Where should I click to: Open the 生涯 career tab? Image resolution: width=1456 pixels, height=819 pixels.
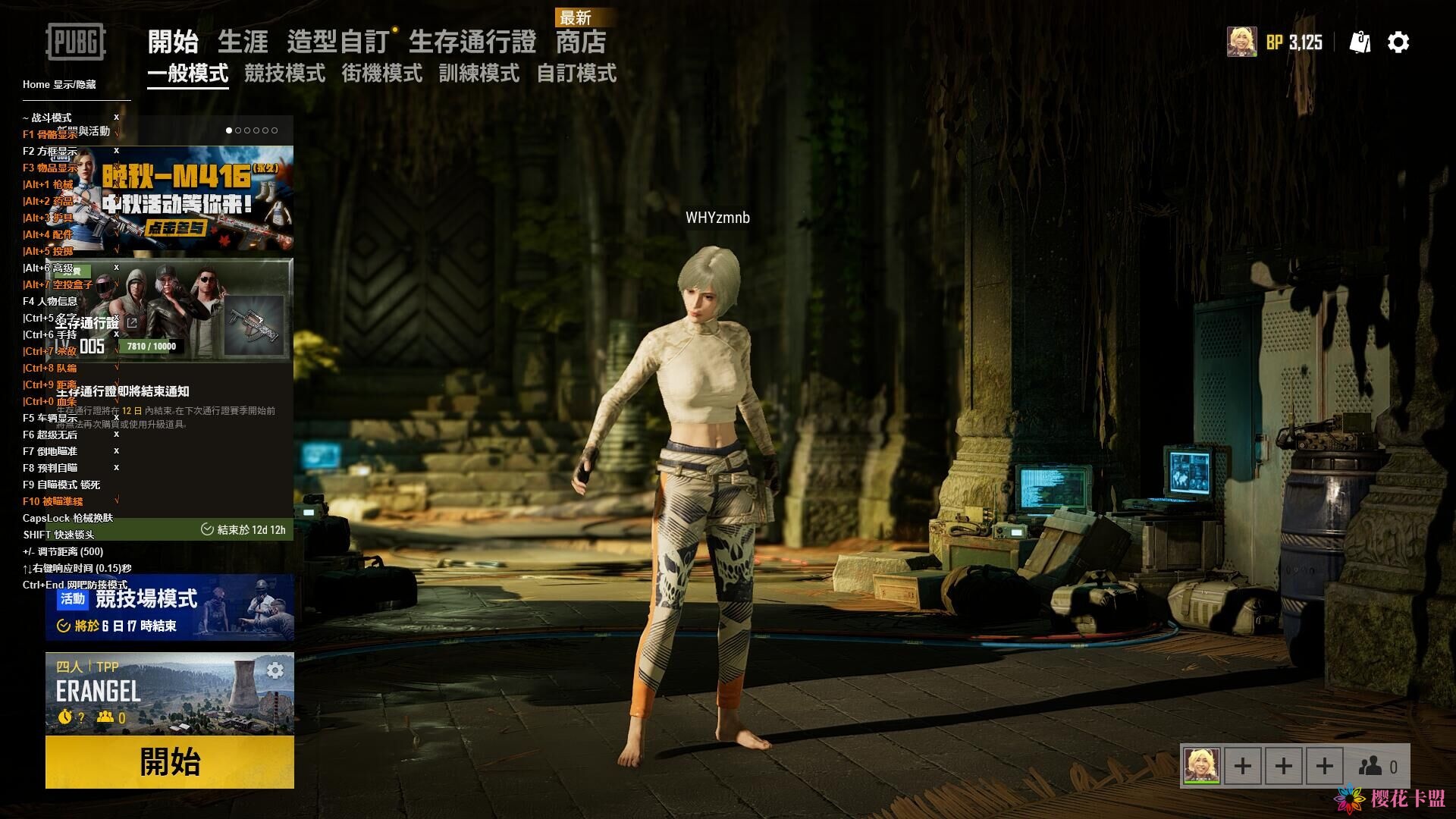coord(243,42)
